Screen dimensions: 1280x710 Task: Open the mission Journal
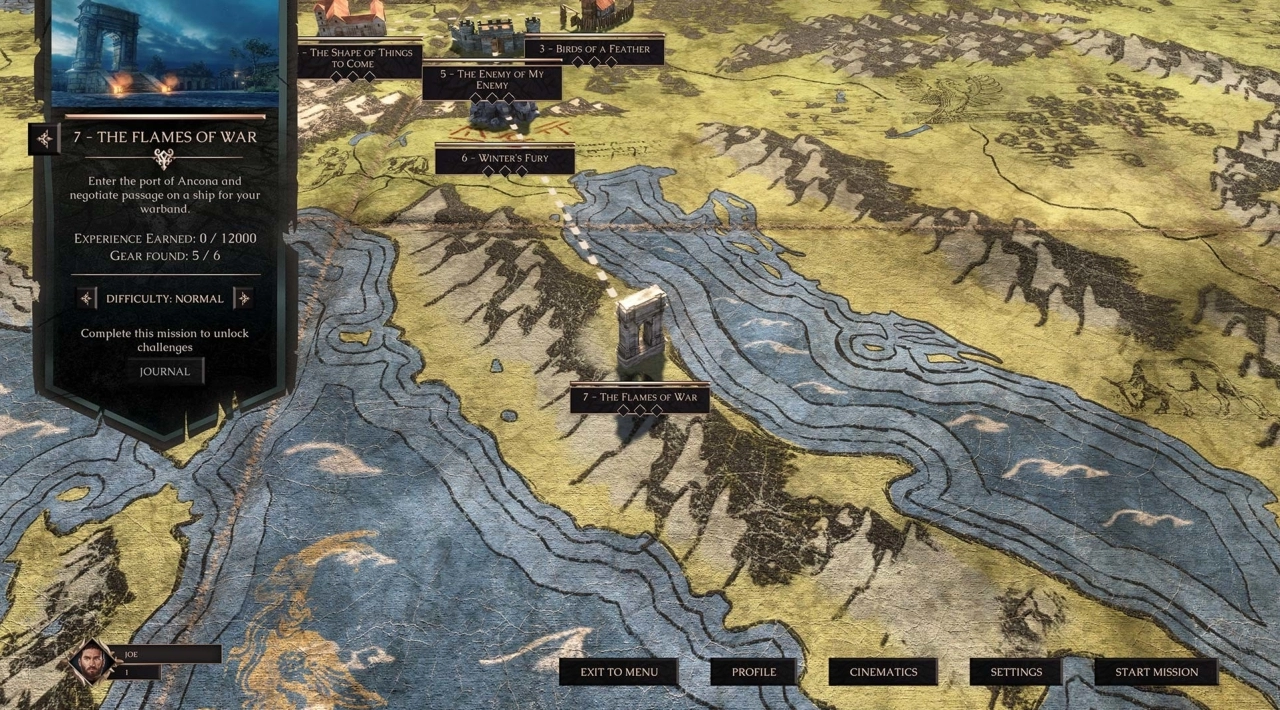(165, 371)
